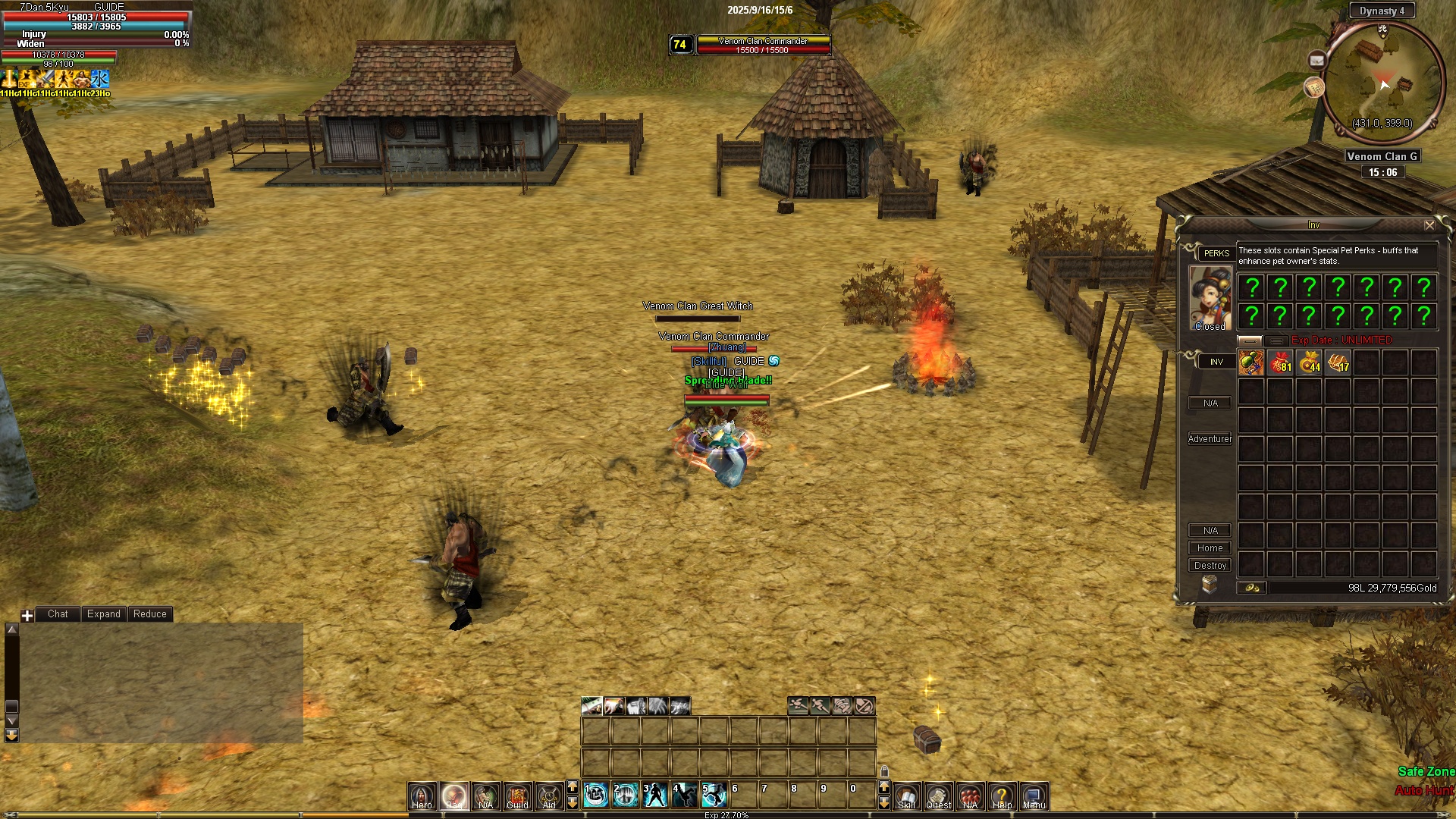
Task: Click the Adventurer button
Action: (x=1210, y=439)
